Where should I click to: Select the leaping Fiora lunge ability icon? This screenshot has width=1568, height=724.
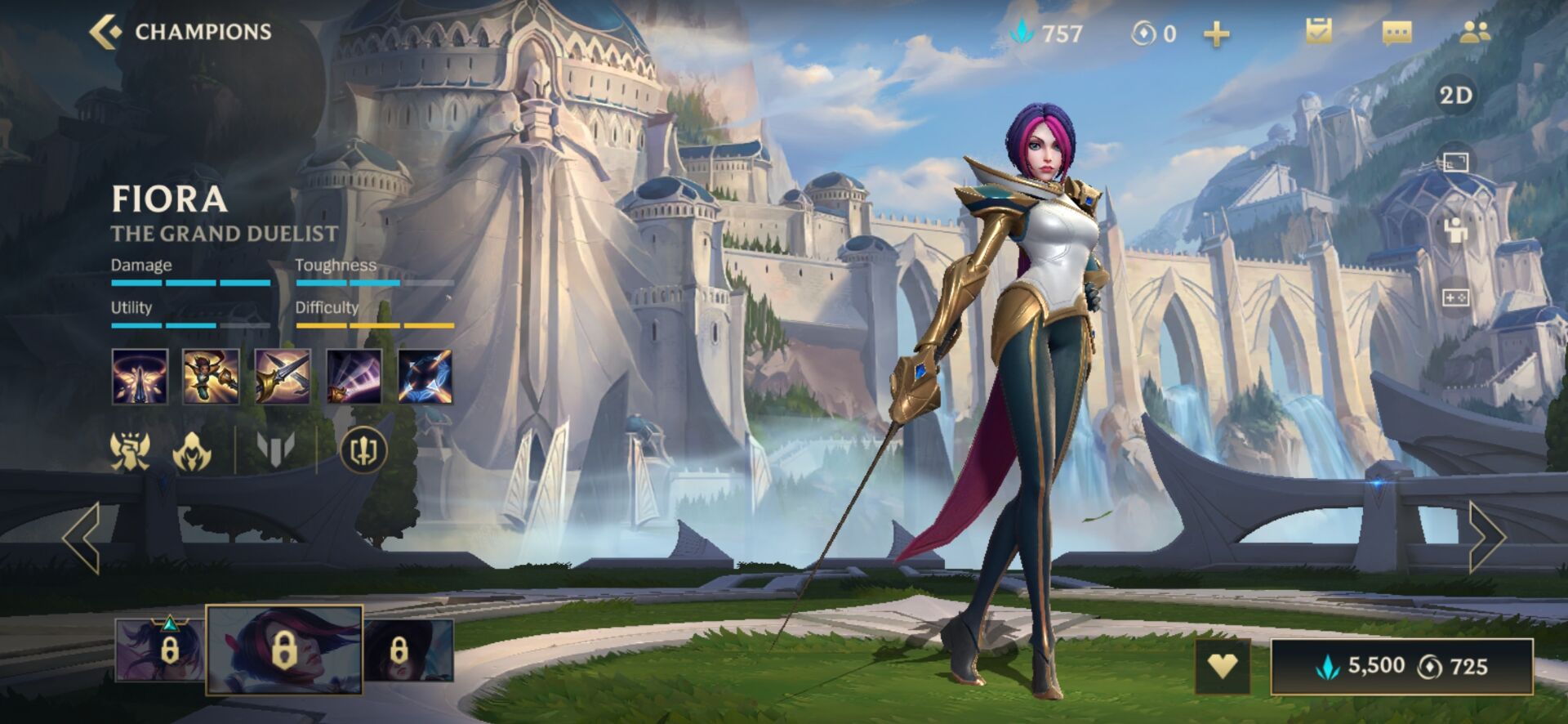click(211, 377)
